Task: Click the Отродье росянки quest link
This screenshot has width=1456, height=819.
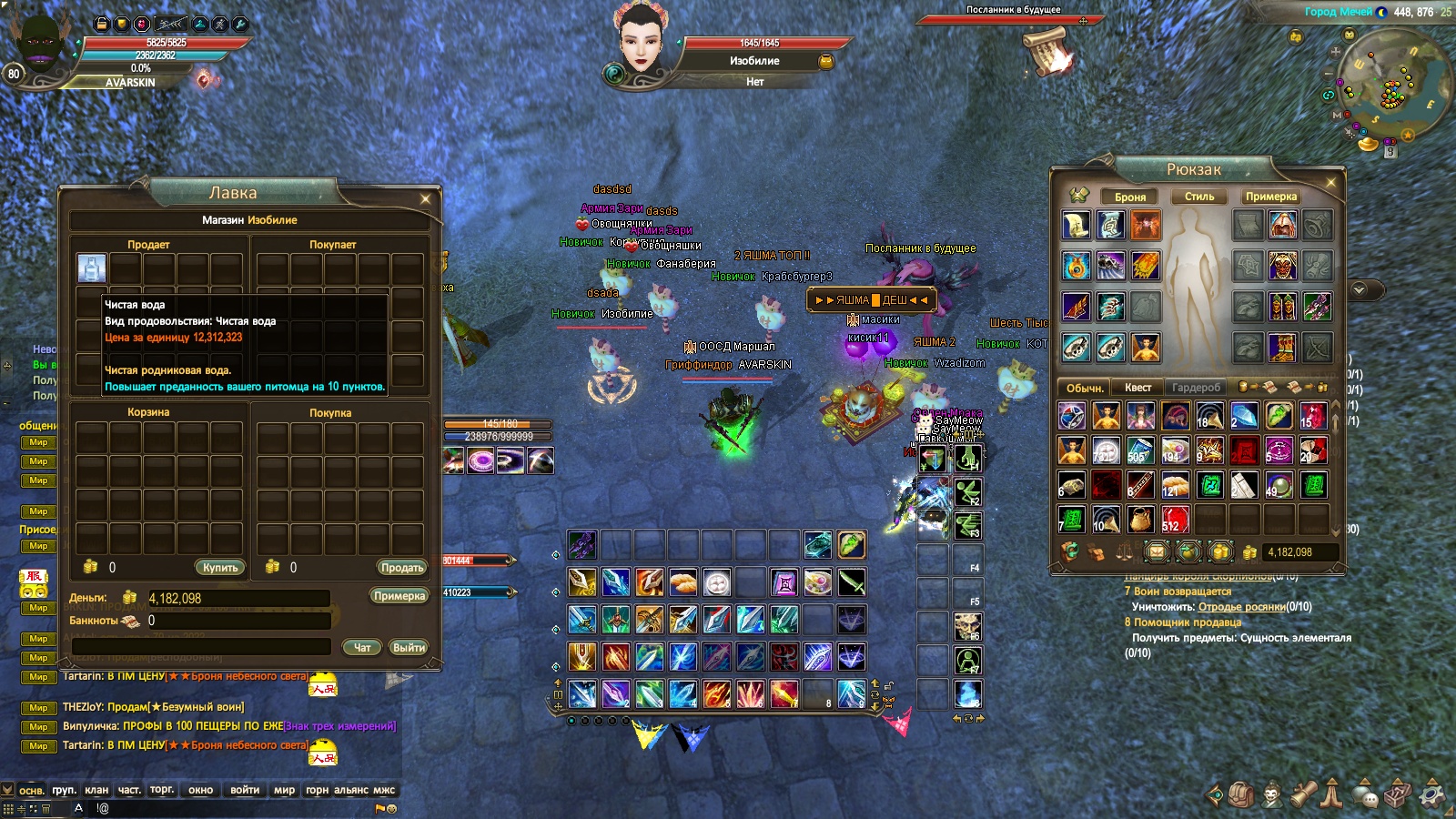Action: pyautogui.click(x=1241, y=607)
